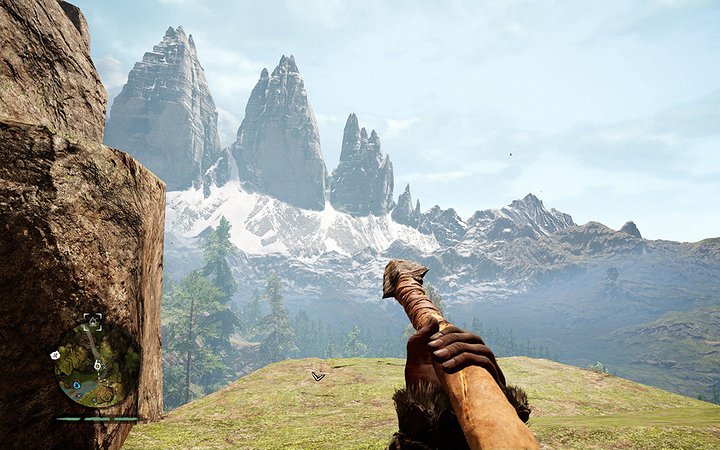
Task: Open the circular minimap
Action: (x=96, y=365)
